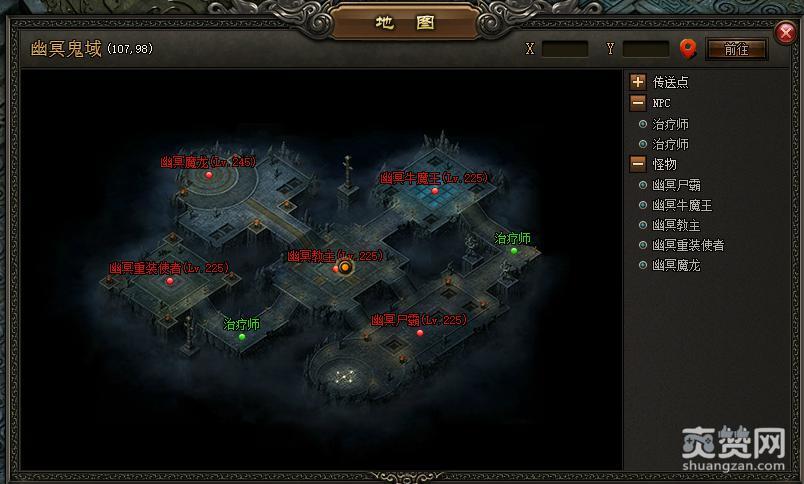
Task: Choose 幽冥教主 from the monster list
Action: 676,225
